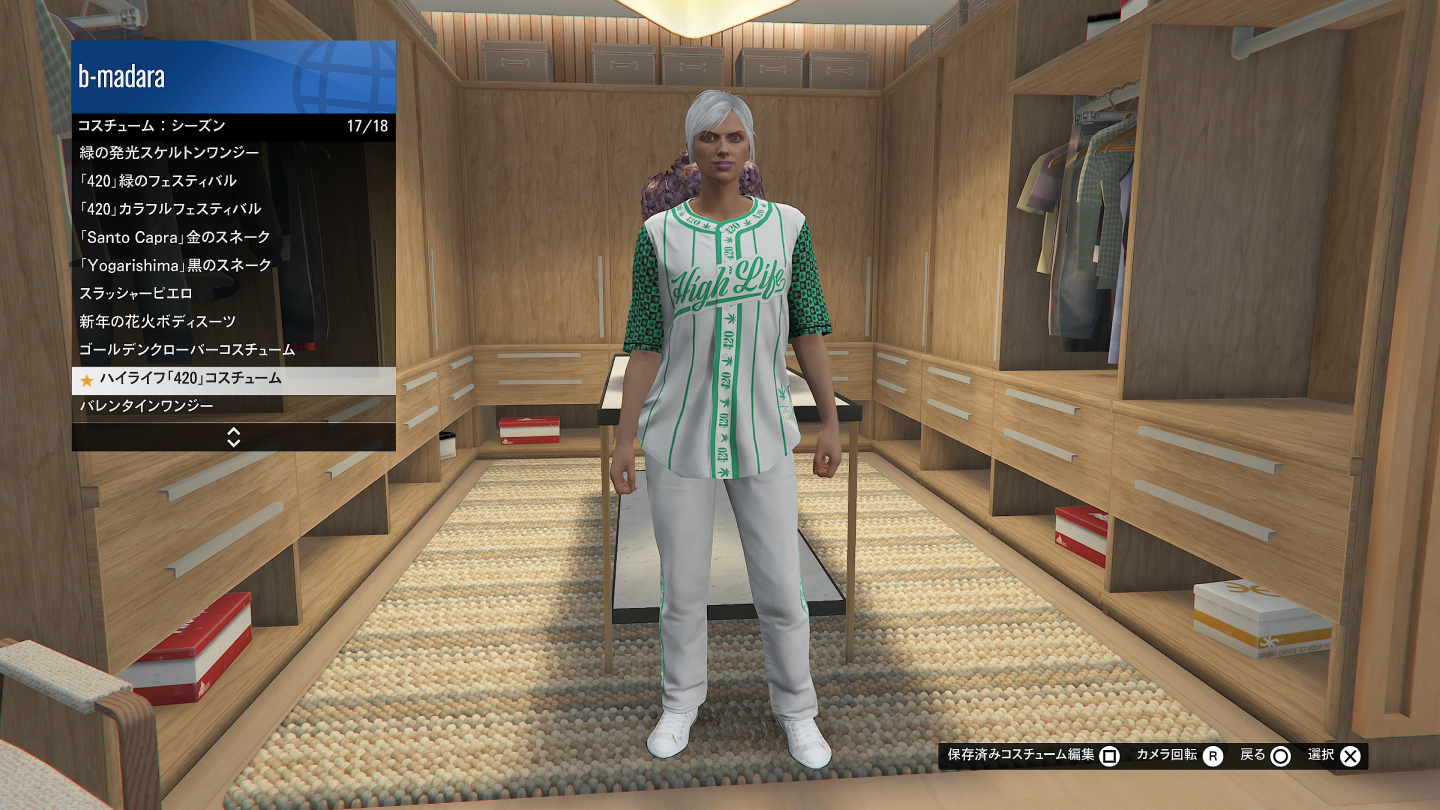Click the list scroll arrows below the menu

234,437
